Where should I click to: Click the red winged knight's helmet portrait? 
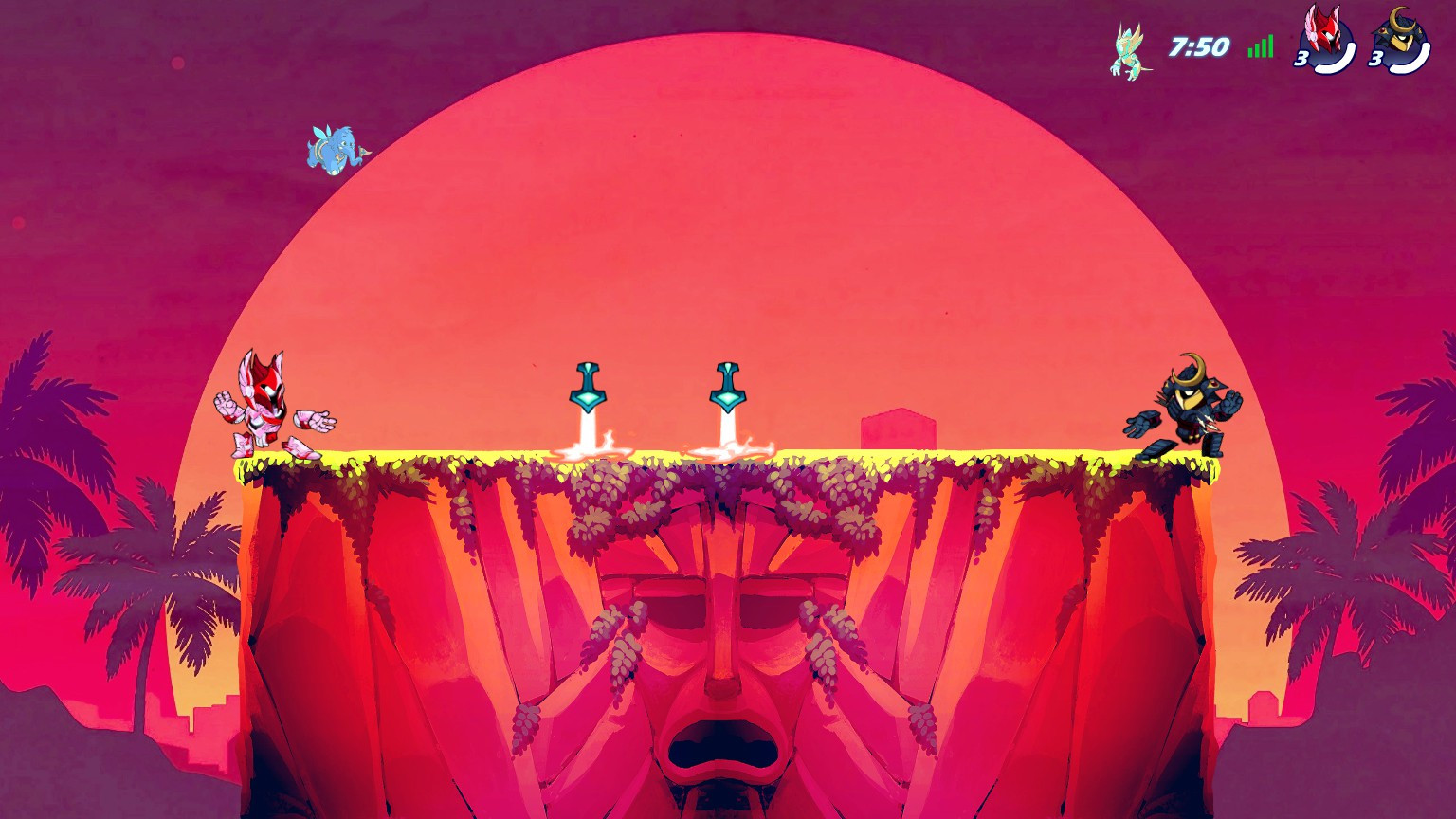click(x=1325, y=38)
